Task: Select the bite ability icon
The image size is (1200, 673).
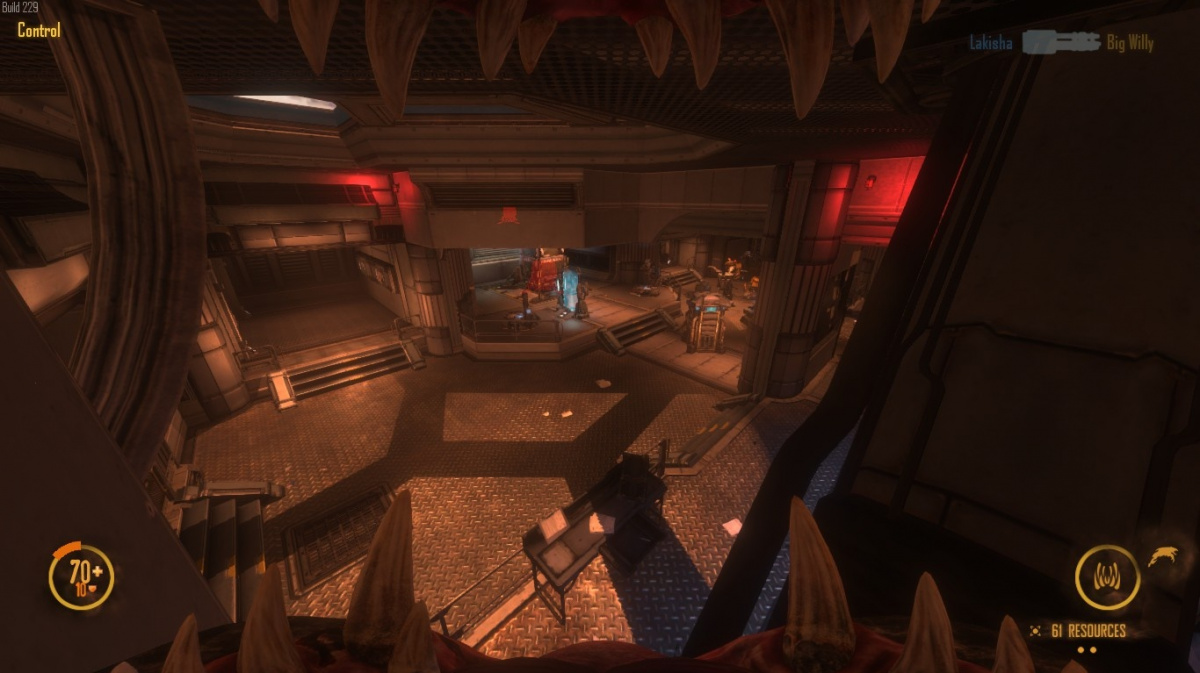Action: click(x=1107, y=577)
